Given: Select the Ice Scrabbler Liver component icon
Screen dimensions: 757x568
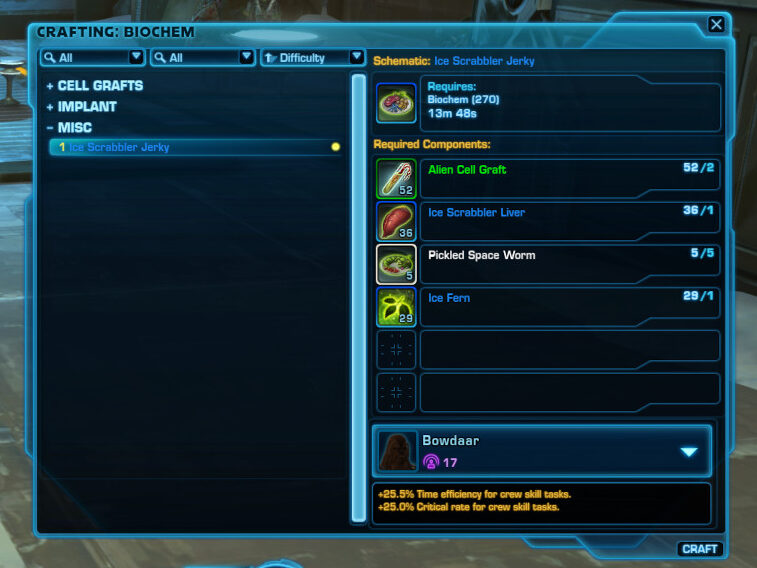Looking at the screenshot, I should (396, 222).
